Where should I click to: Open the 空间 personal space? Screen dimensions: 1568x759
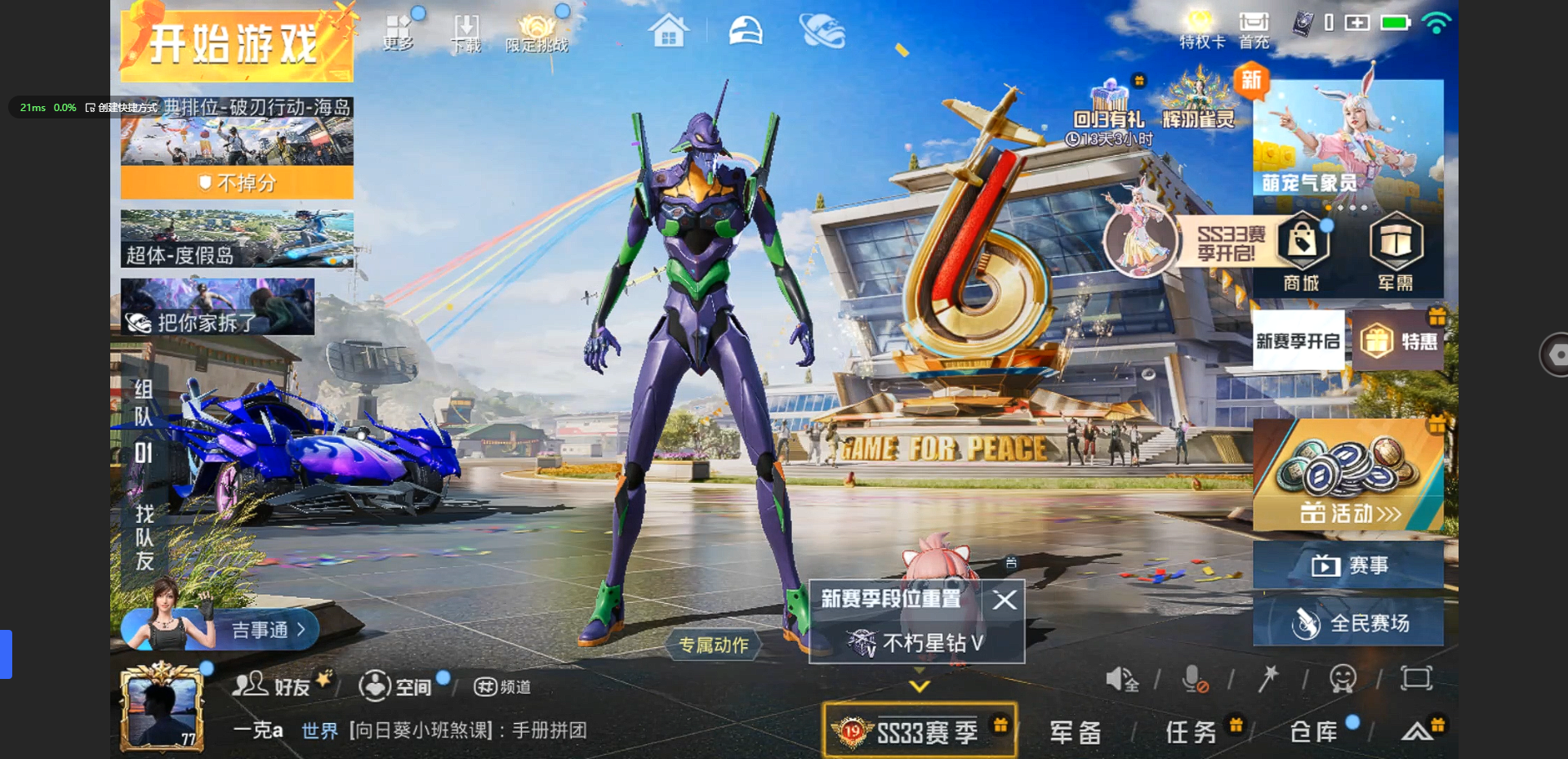click(x=397, y=686)
